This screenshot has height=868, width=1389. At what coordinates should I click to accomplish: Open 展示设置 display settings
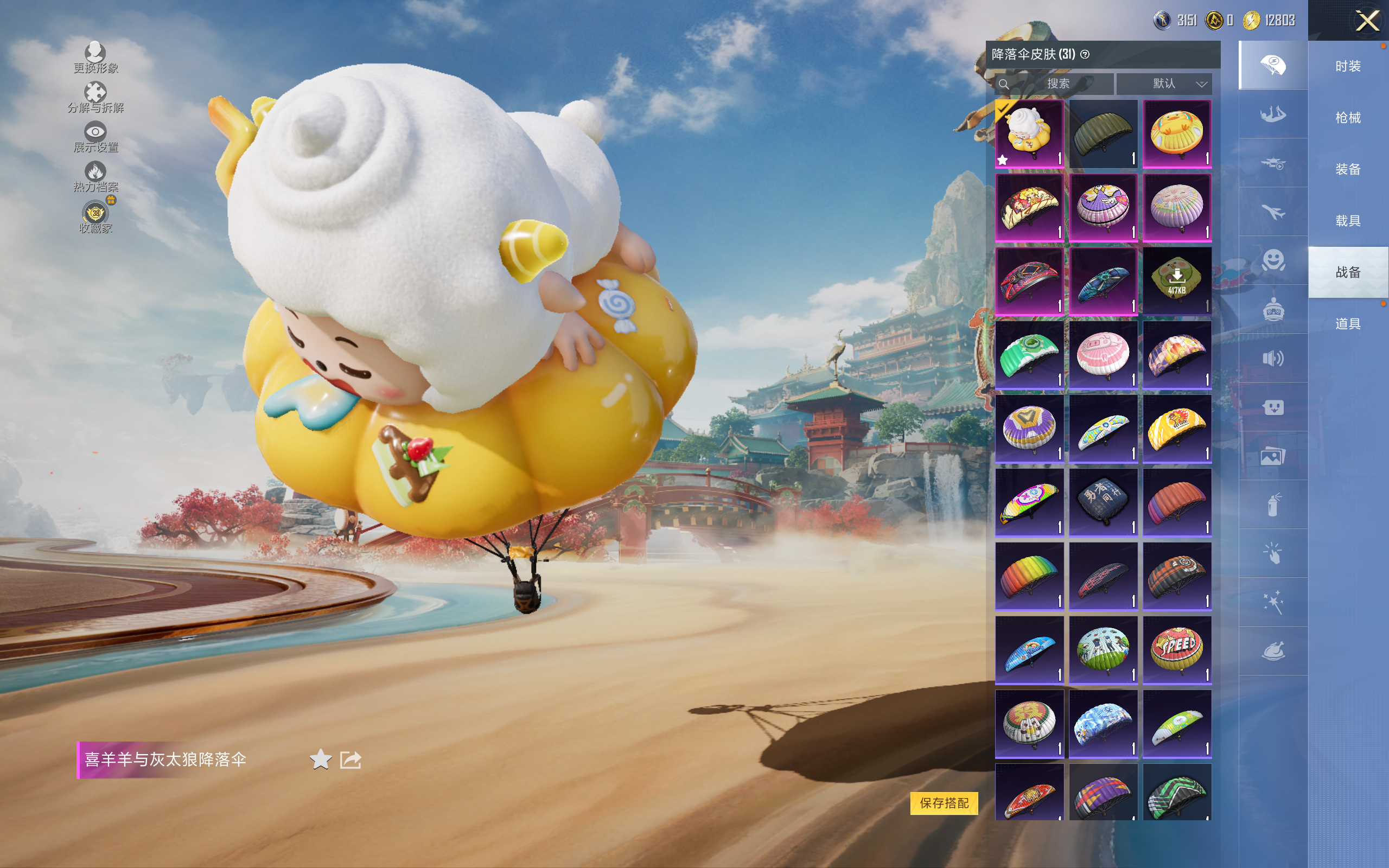[95, 137]
